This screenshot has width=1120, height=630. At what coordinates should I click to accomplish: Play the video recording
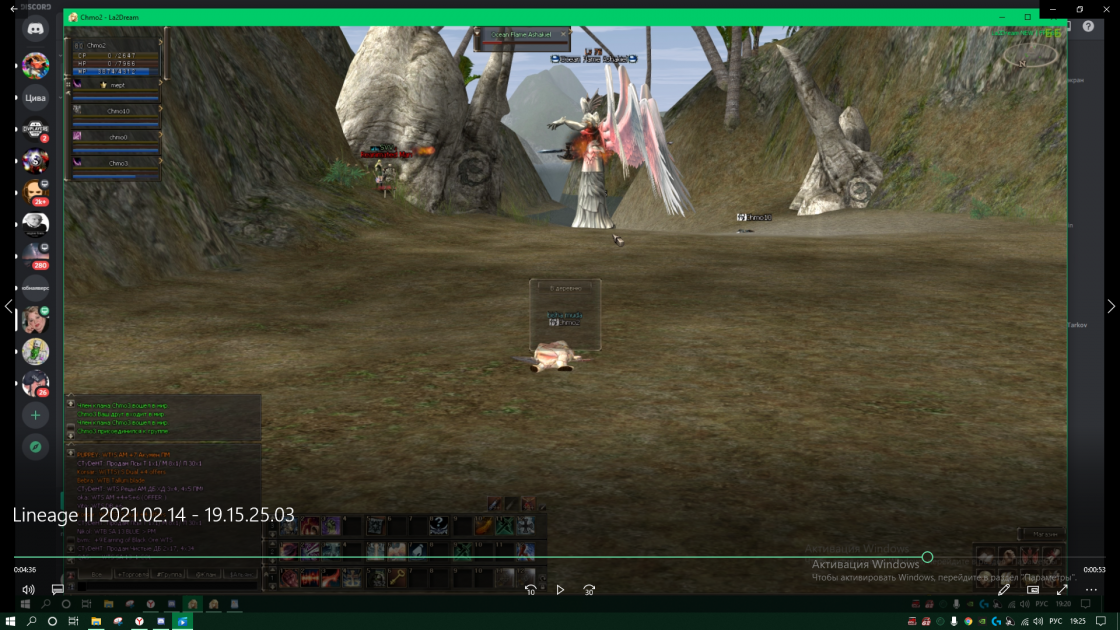click(x=560, y=590)
